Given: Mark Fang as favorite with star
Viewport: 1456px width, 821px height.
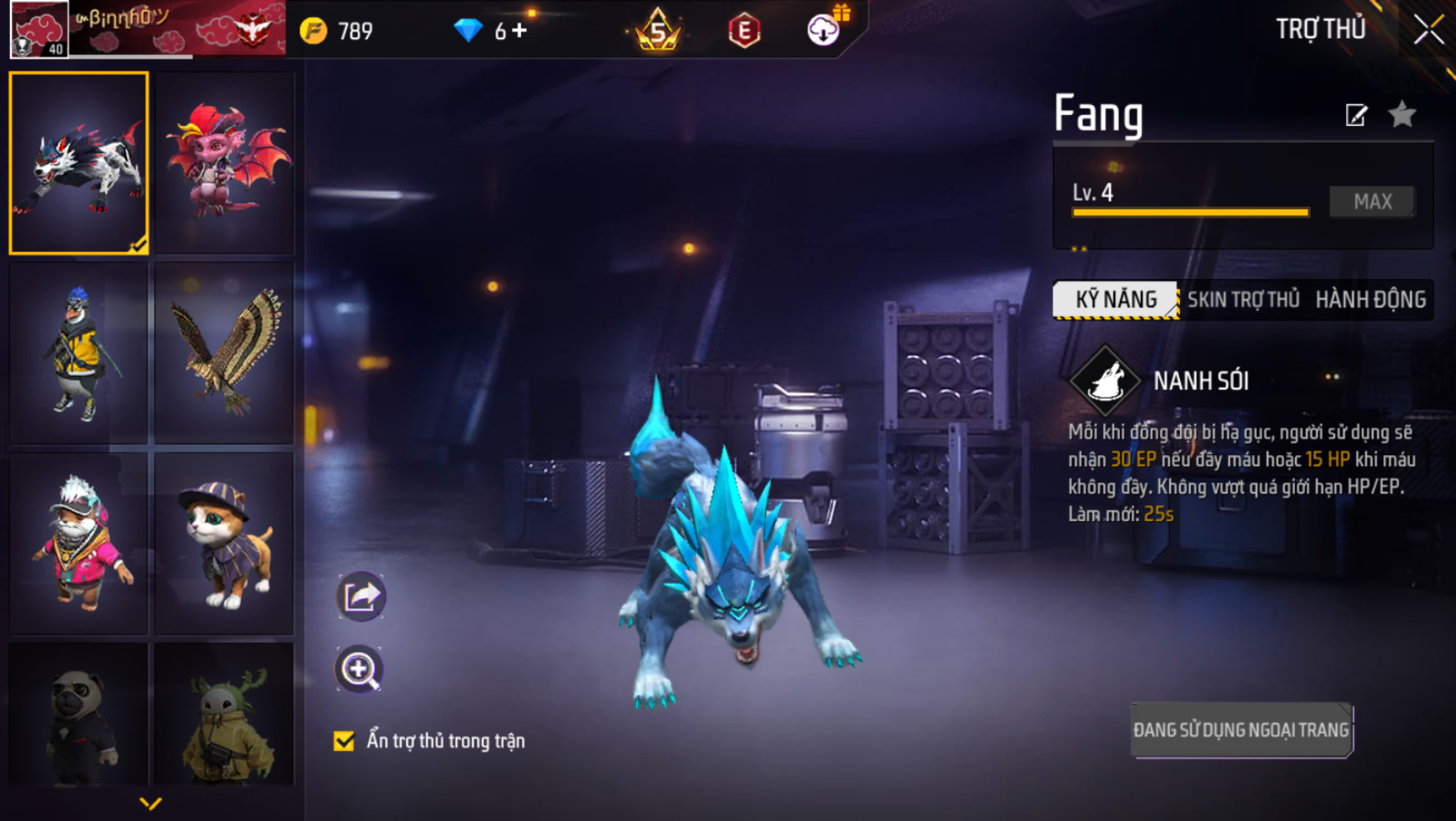Looking at the screenshot, I should pos(1403,114).
